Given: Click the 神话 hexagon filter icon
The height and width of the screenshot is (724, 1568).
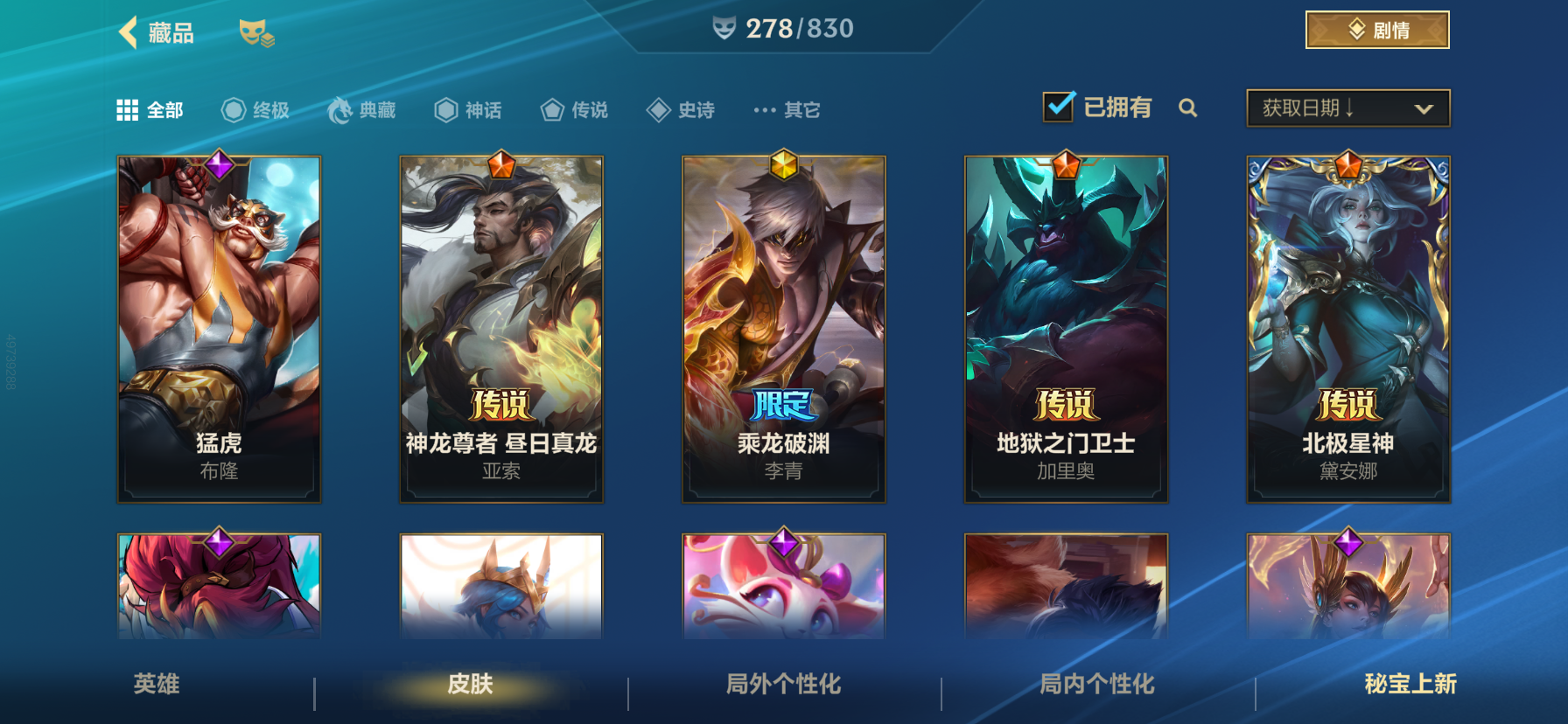Looking at the screenshot, I should (446, 109).
